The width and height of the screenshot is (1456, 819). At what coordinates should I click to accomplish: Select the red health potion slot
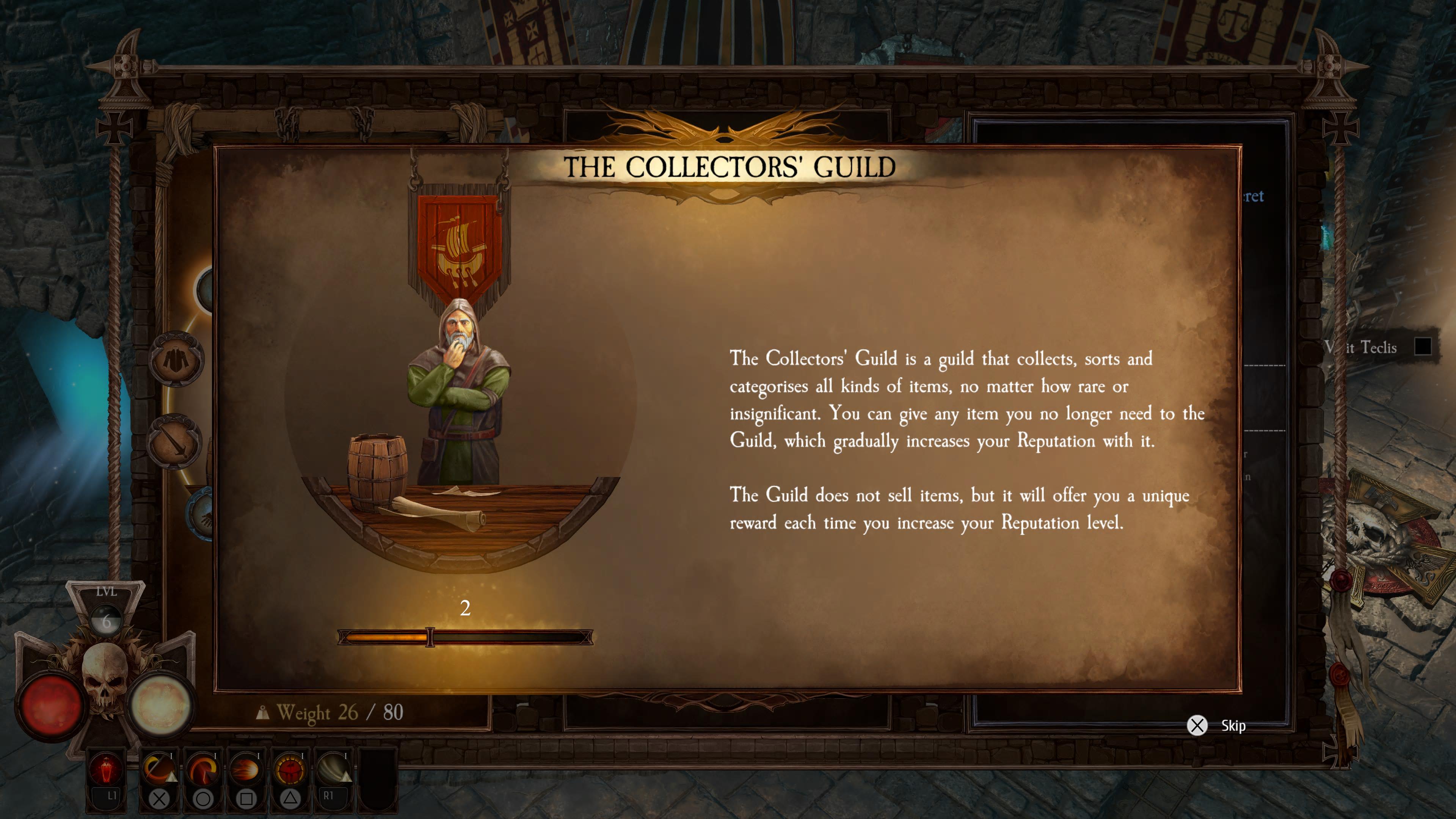pyautogui.click(x=106, y=770)
